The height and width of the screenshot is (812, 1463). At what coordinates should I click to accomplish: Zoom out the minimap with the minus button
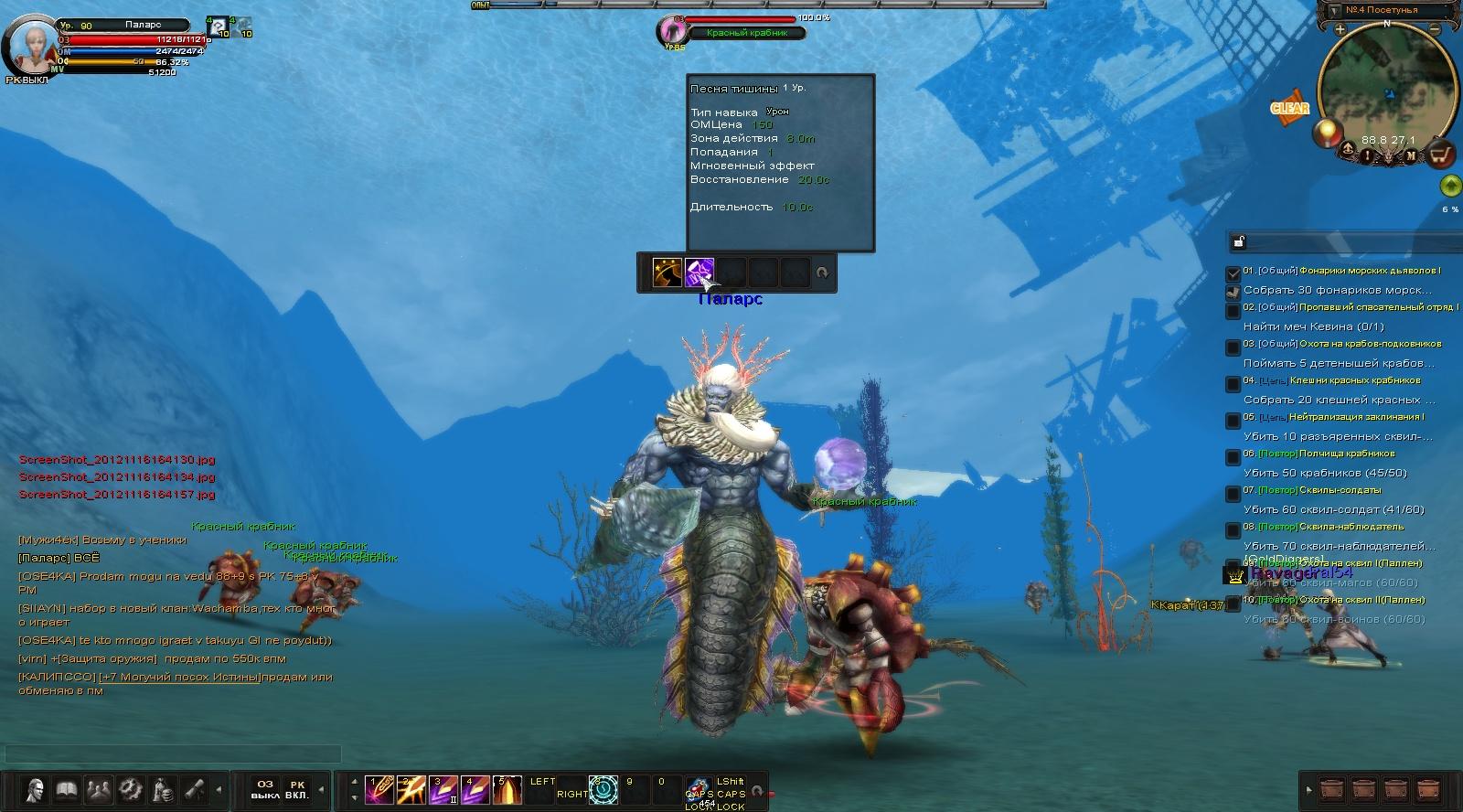(1435, 29)
